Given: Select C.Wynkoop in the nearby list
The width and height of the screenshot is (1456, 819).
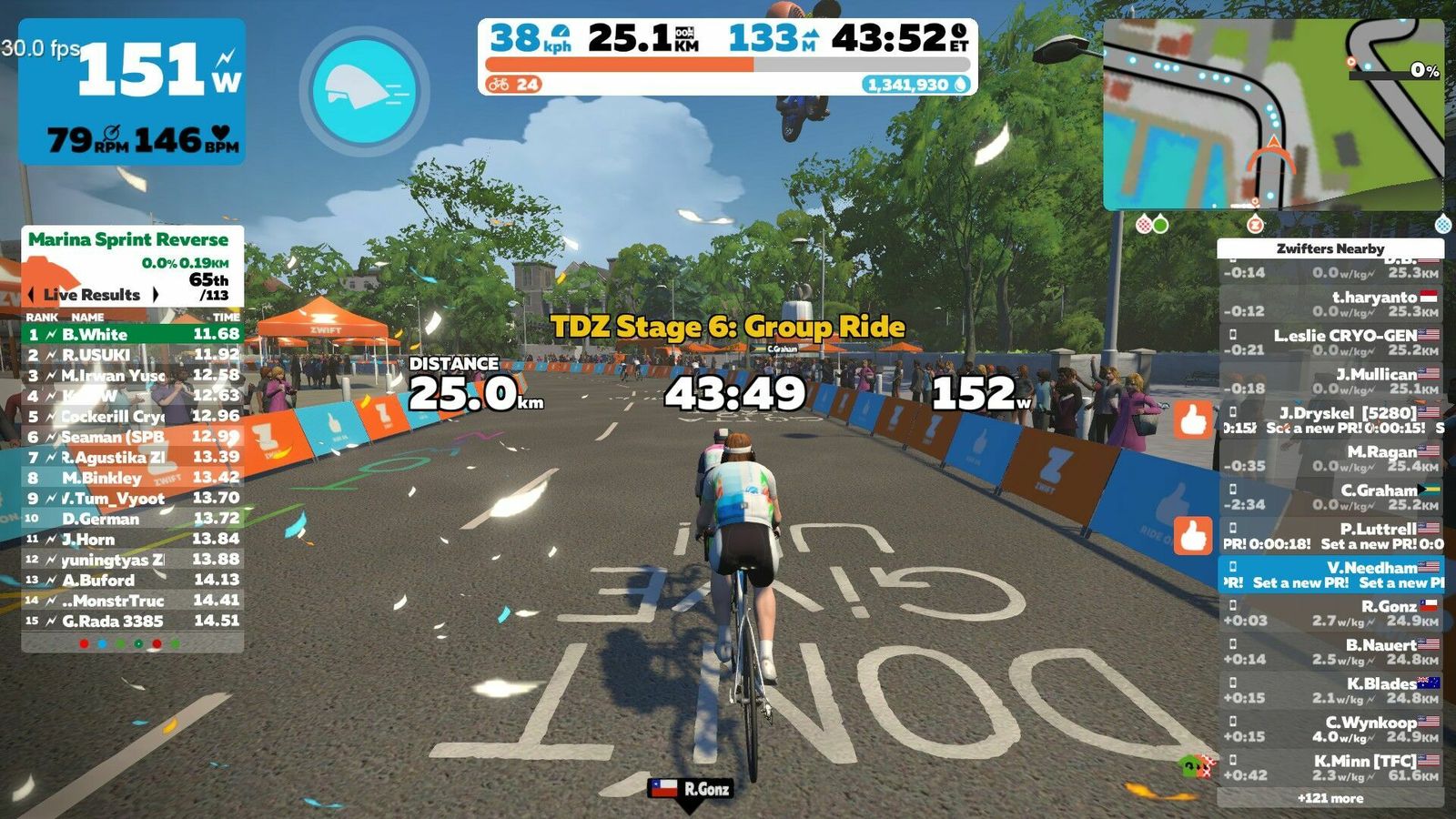Looking at the screenshot, I should [1330, 729].
